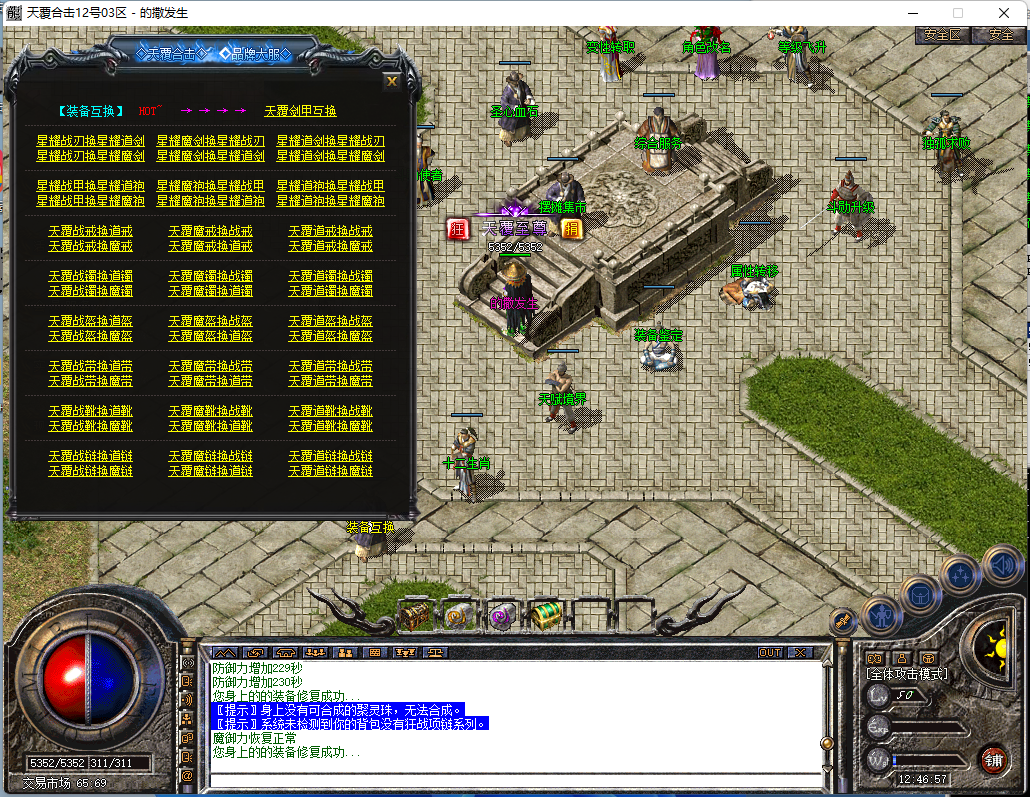Open the green treasure chest hotbar item
The height and width of the screenshot is (797, 1030).
coord(545,616)
